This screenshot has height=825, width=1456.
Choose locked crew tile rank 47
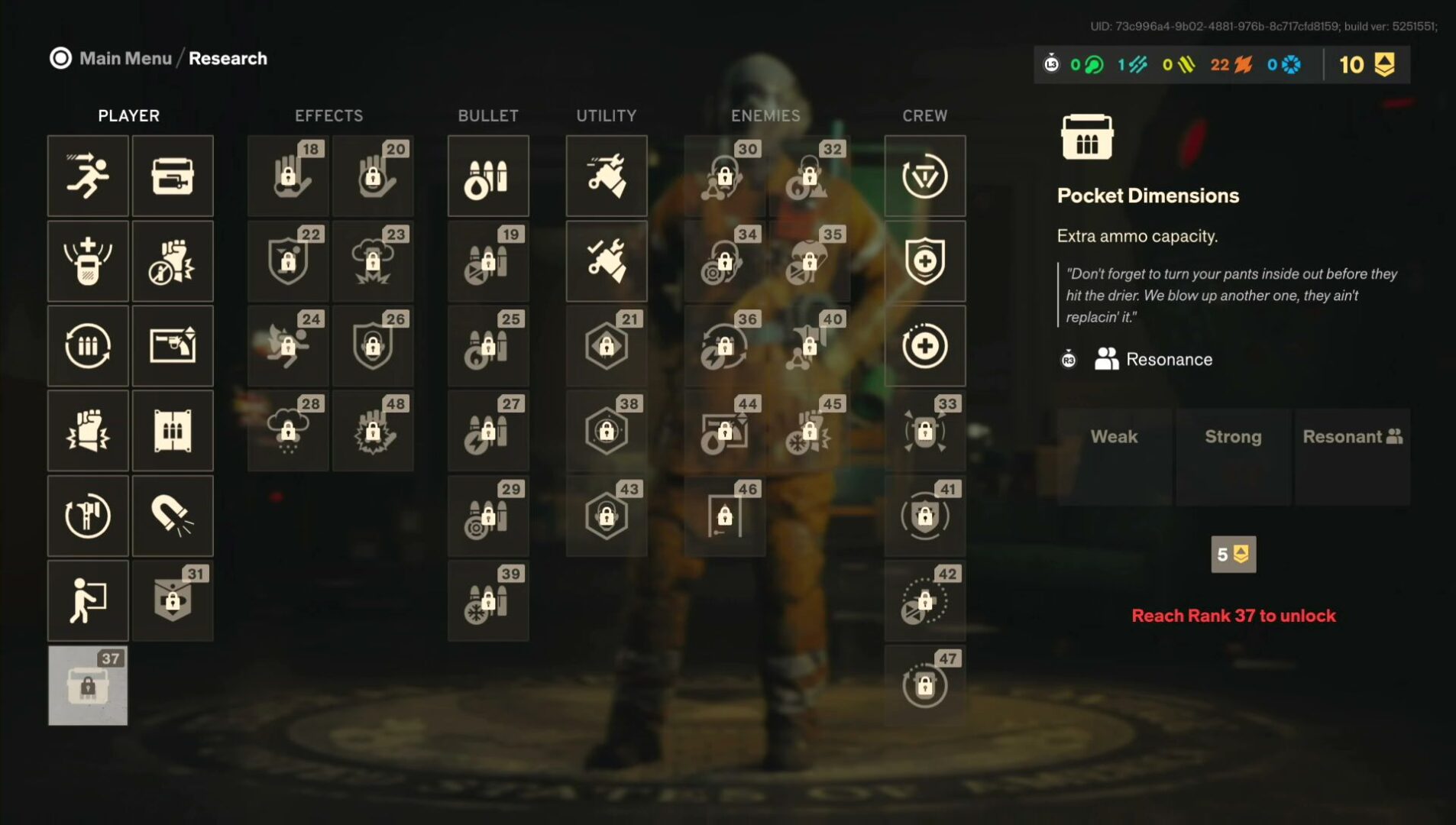pyautogui.click(x=925, y=685)
